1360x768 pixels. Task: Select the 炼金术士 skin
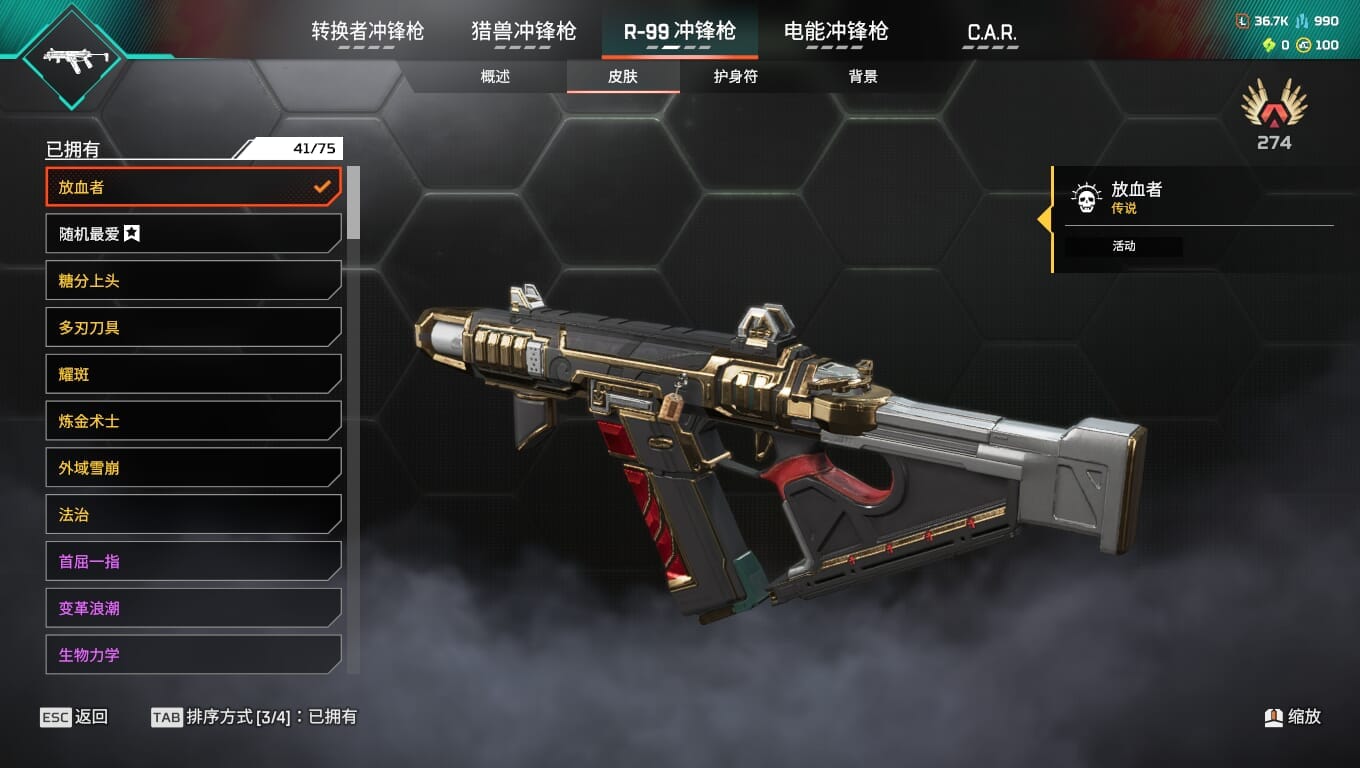[193, 421]
